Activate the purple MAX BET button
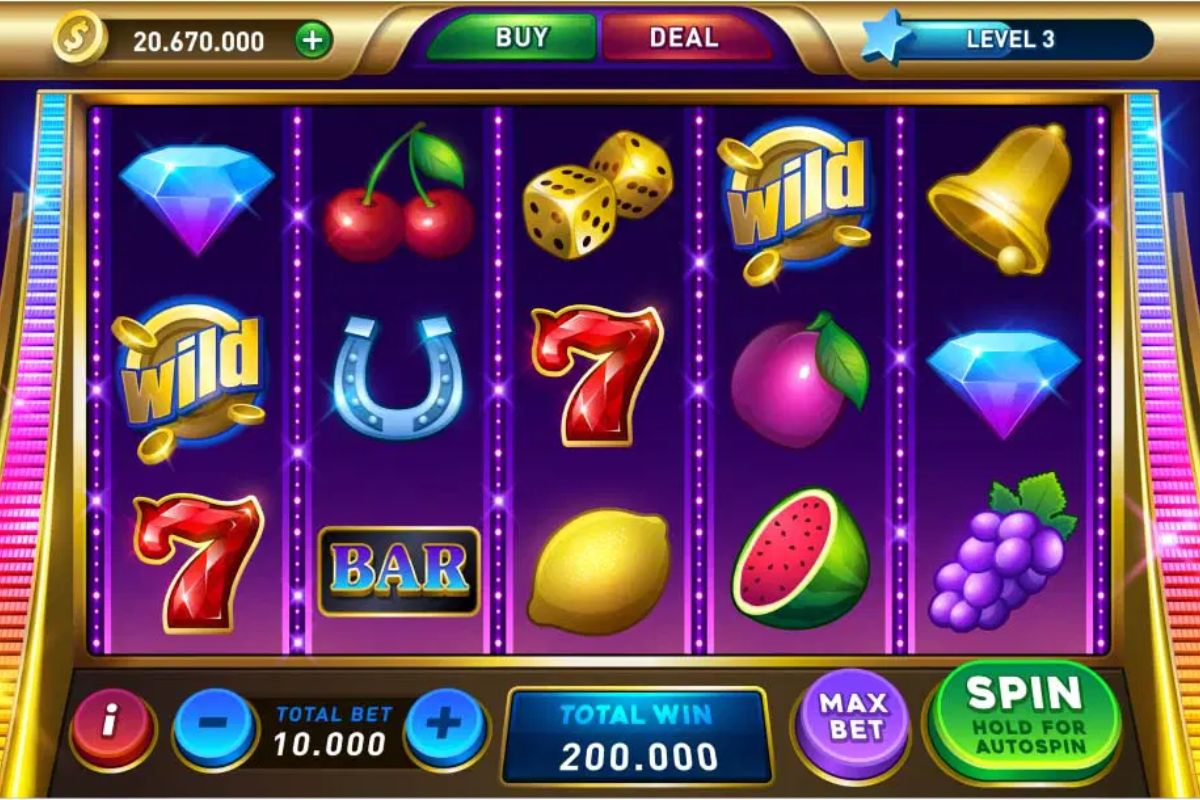 coord(853,716)
